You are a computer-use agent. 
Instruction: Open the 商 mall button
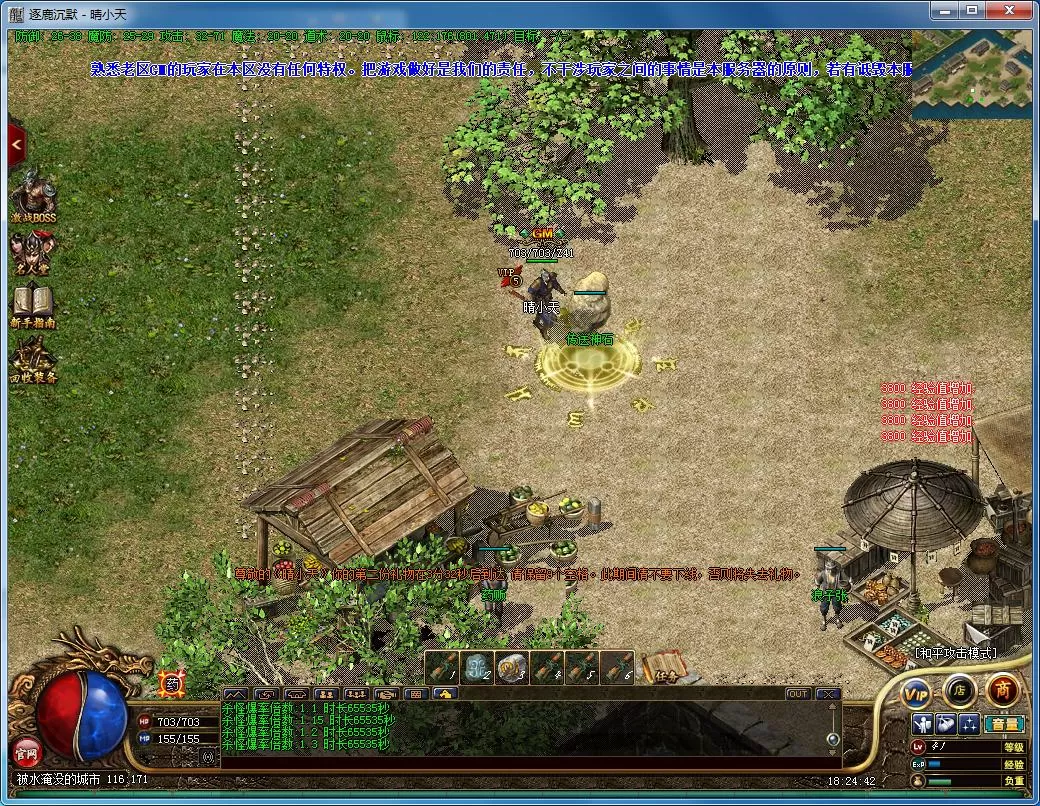[1002, 689]
